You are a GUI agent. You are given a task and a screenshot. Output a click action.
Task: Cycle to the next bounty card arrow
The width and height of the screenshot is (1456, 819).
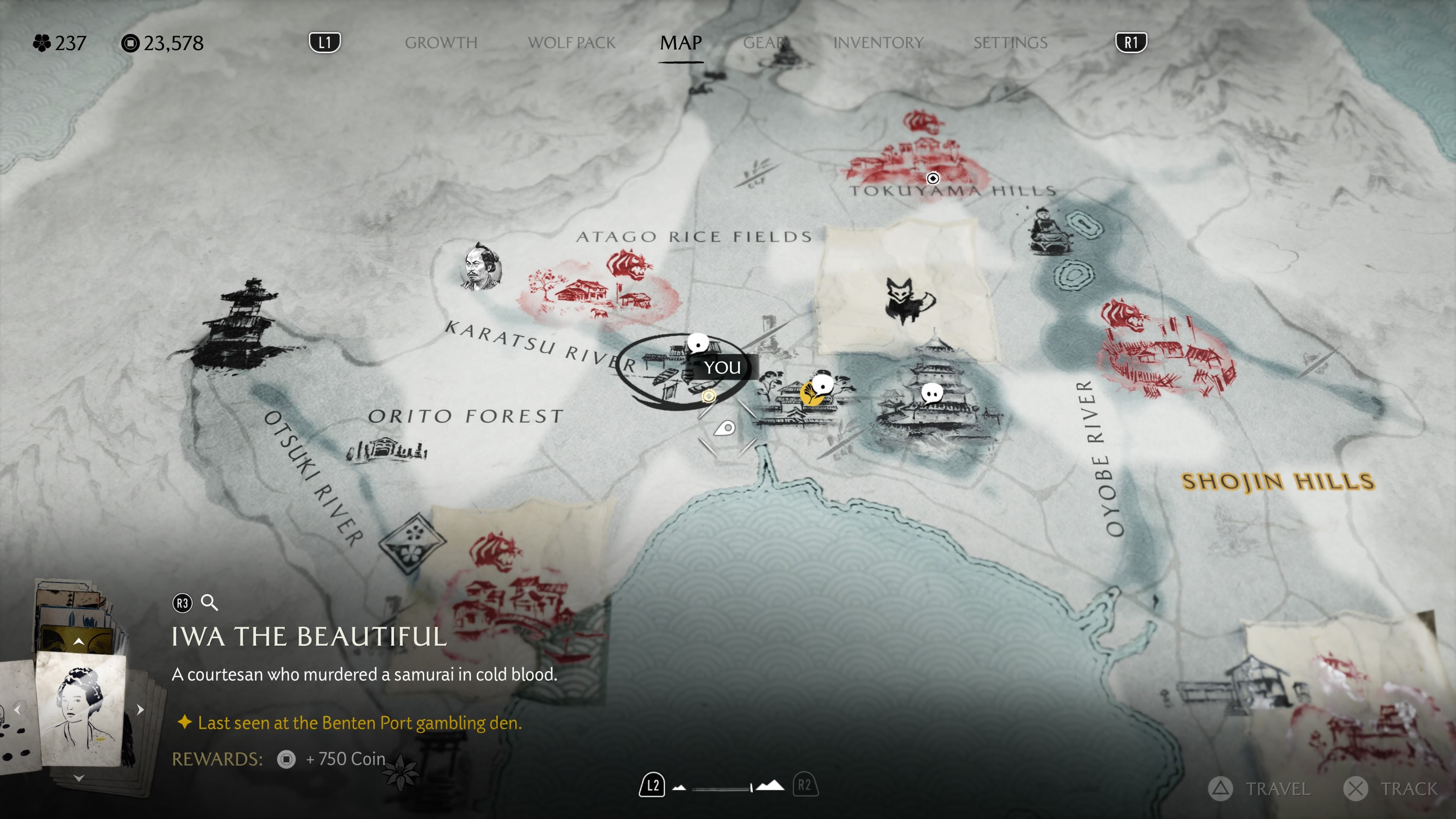coord(140,709)
